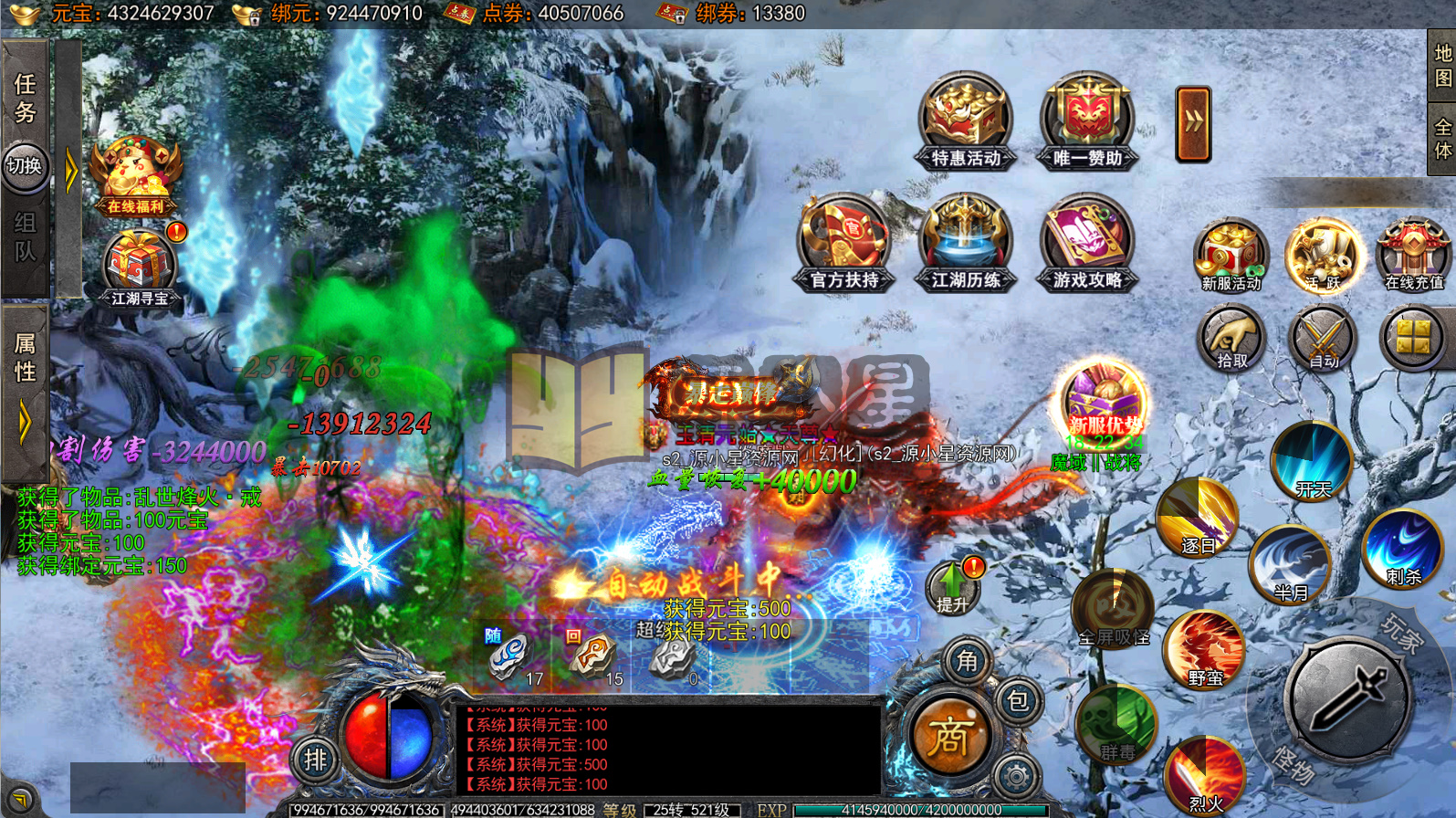
Task: Toggle 自动 auto-battle crossed swords
Action: pyautogui.click(x=1323, y=339)
